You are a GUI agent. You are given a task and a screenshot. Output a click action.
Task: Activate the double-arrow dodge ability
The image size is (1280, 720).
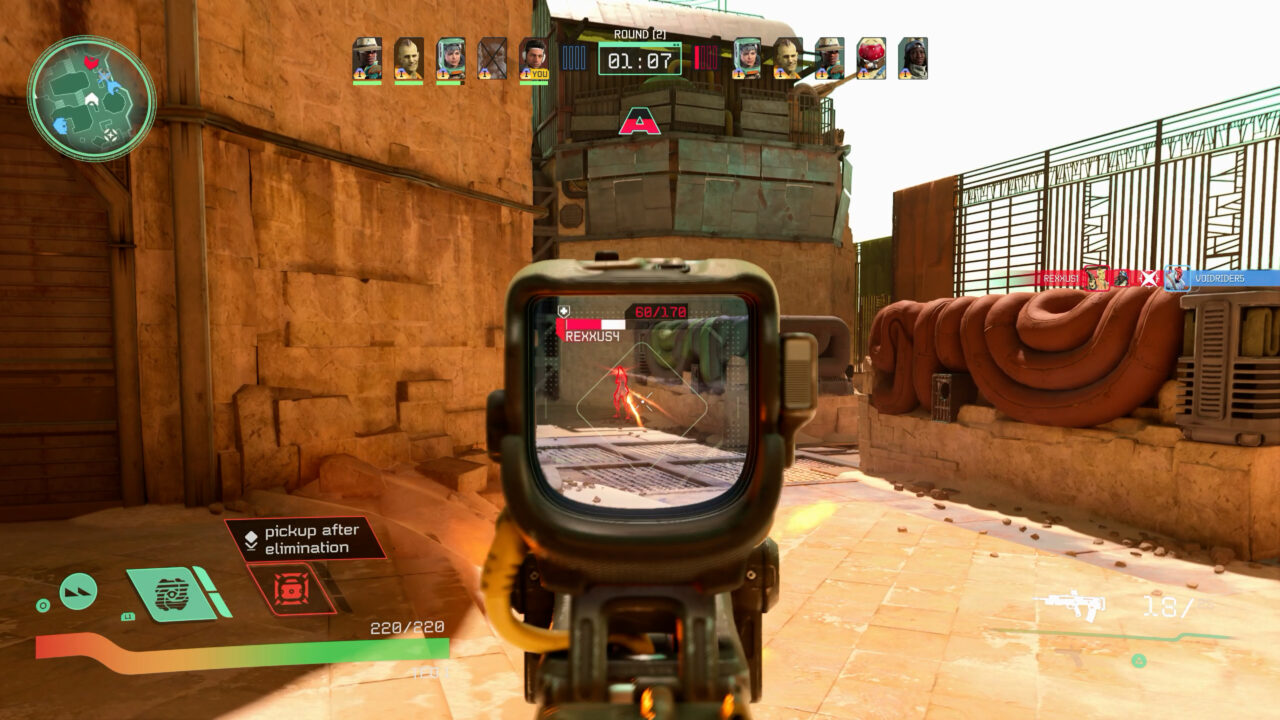coord(78,591)
